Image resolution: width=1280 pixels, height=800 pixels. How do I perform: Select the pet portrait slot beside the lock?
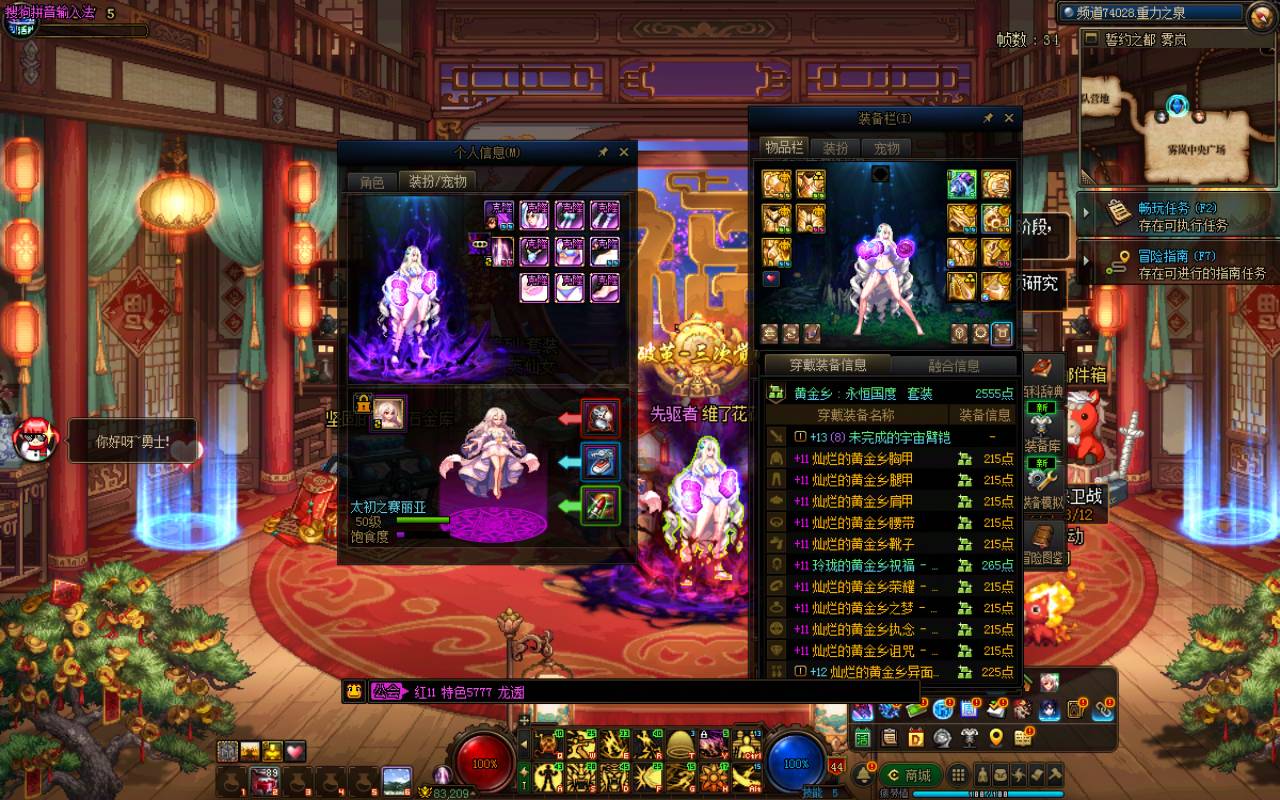tap(389, 412)
